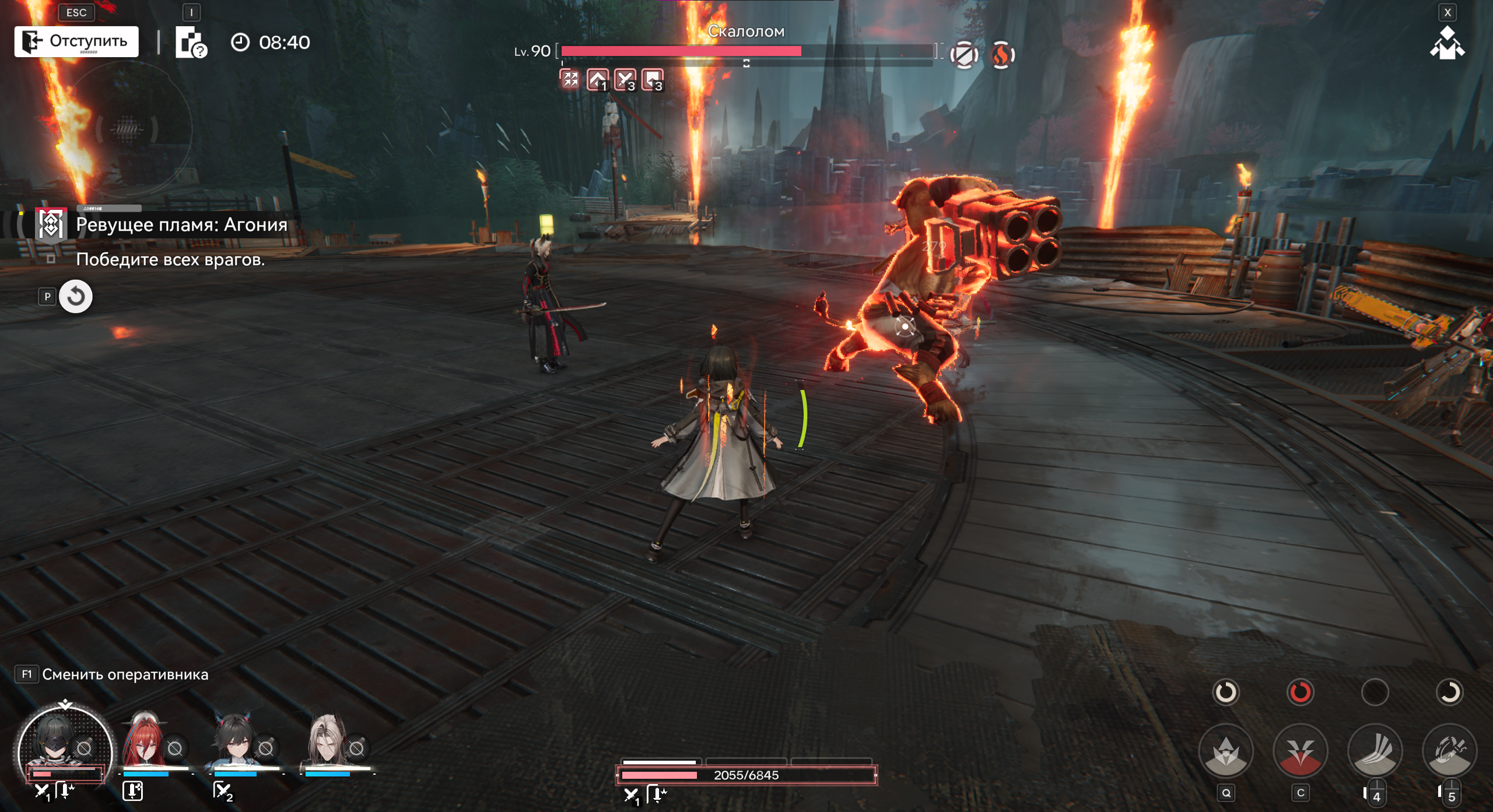Viewport: 1493px width, 812px height.
Task: Select the crossed-out circle icon beside boss bar
Action: [964, 55]
